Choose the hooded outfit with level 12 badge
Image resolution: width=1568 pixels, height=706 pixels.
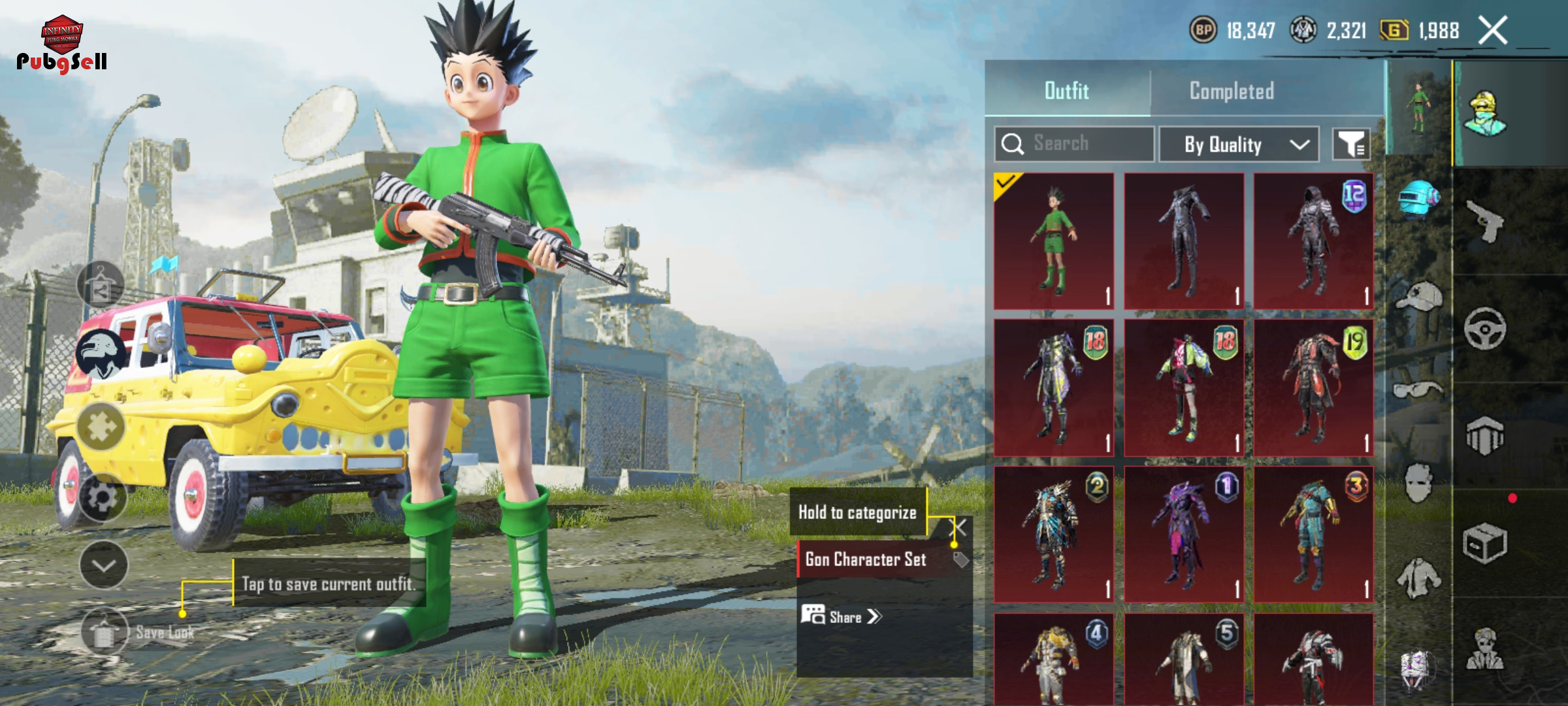tap(1313, 241)
